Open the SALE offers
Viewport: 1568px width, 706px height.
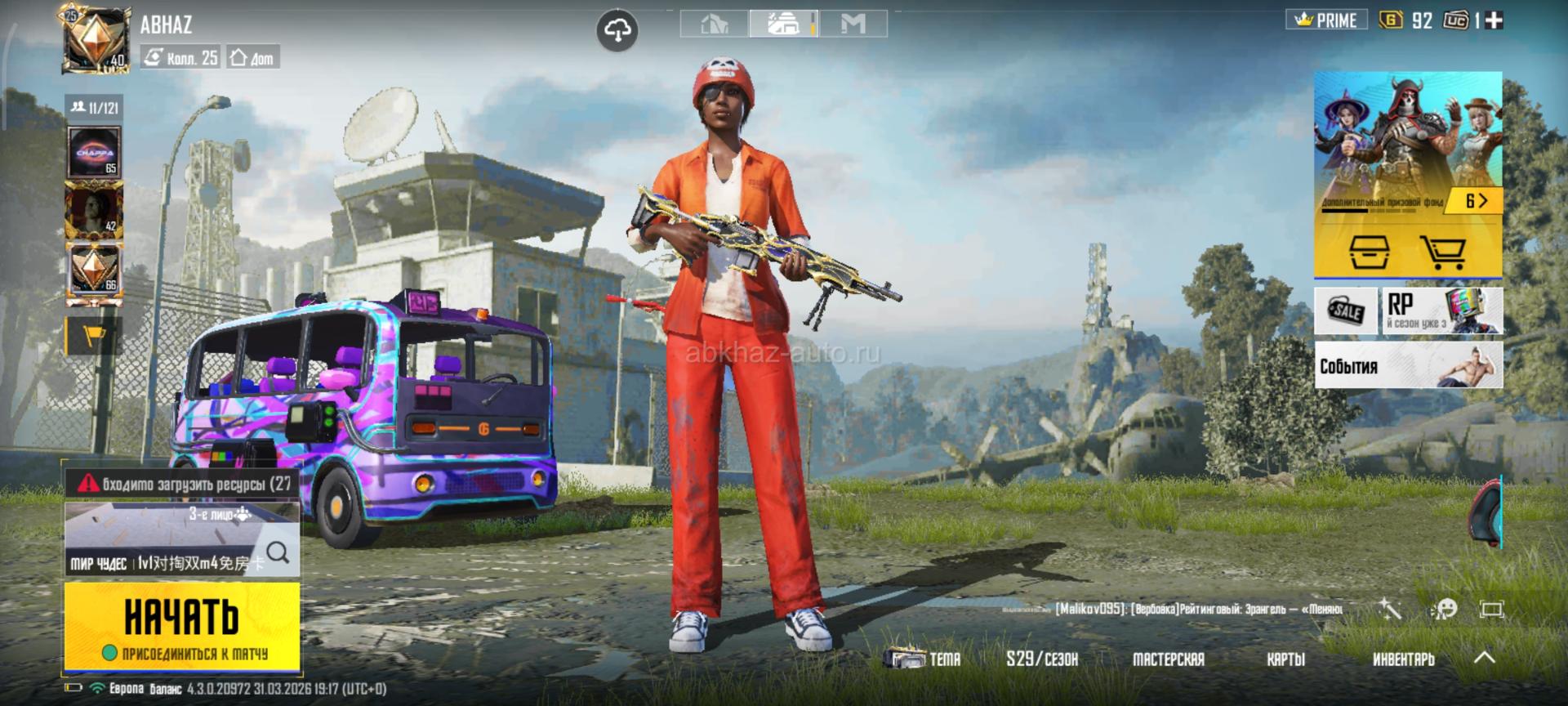pos(1346,311)
